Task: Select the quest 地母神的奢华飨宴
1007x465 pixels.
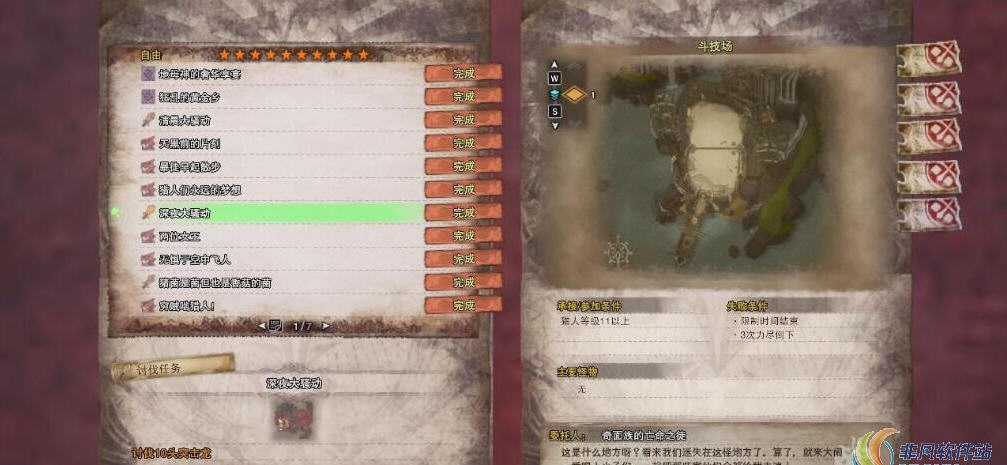Action: point(200,74)
